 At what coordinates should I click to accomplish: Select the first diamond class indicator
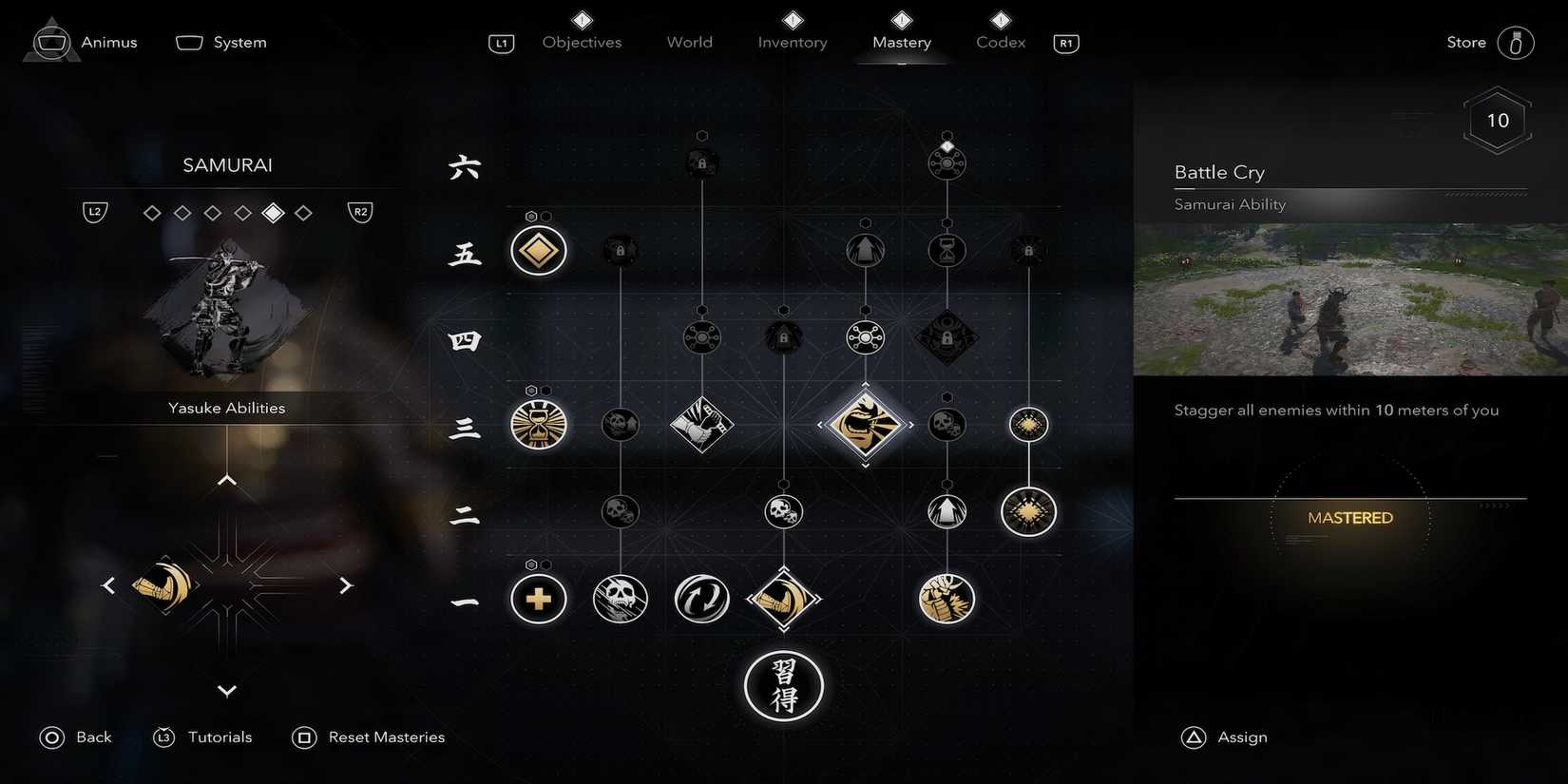point(151,212)
